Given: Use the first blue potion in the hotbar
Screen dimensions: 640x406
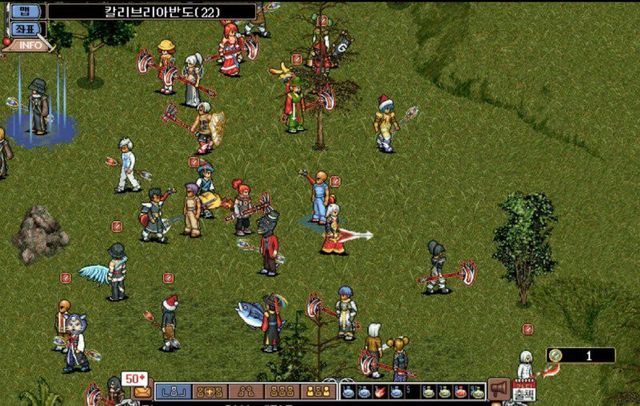Looking at the screenshot, I should click(348, 391).
